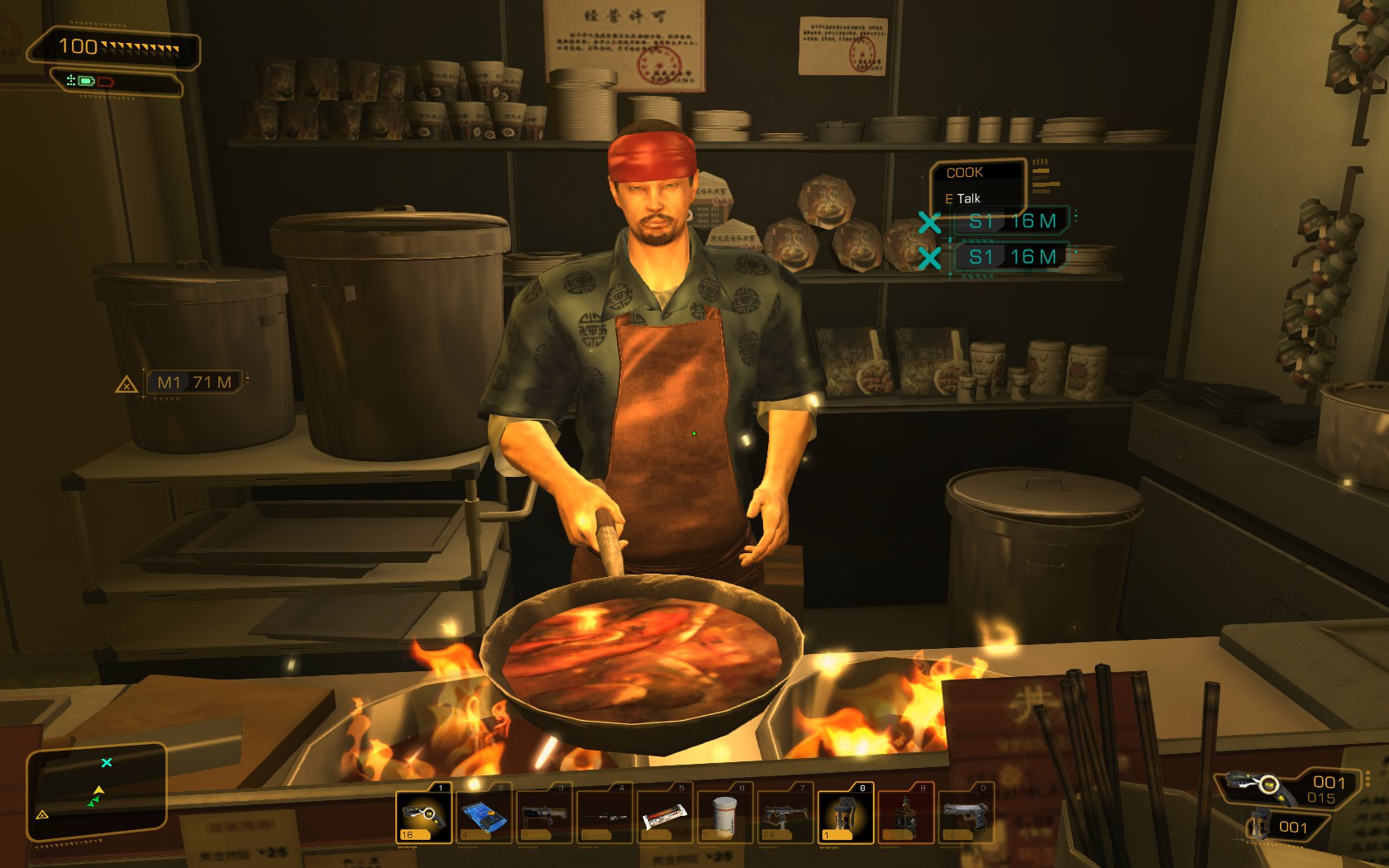Select the blue pack in hotbar slot 2
The image size is (1389, 868).
pos(484,816)
